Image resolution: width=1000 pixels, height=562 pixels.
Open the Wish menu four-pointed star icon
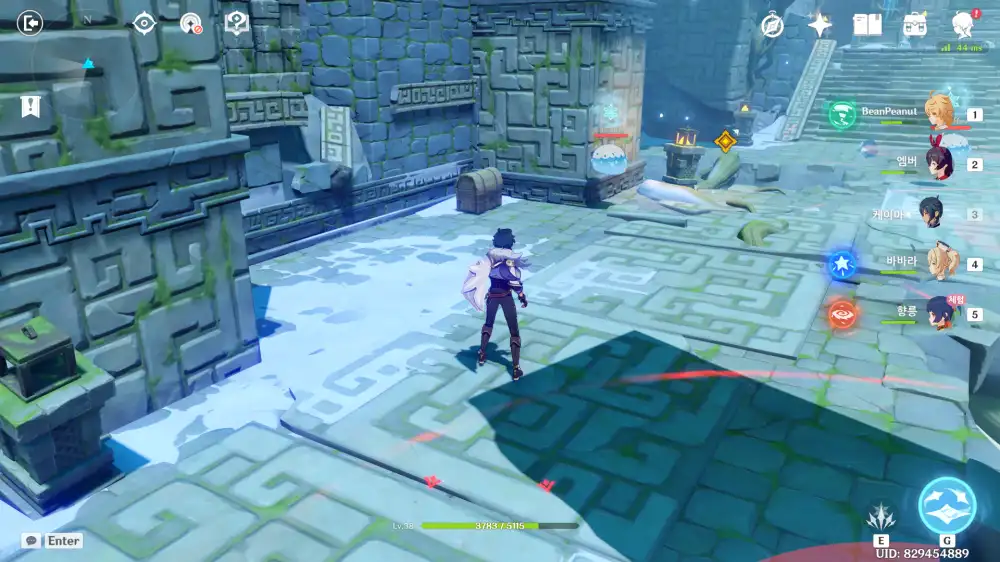pos(820,25)
